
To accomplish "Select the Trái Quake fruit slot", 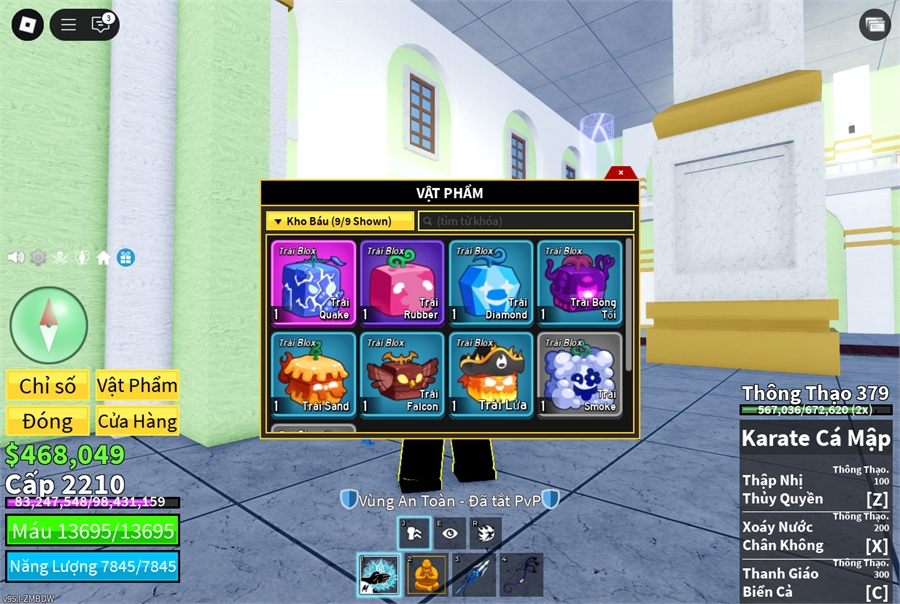I will point(313,282).
